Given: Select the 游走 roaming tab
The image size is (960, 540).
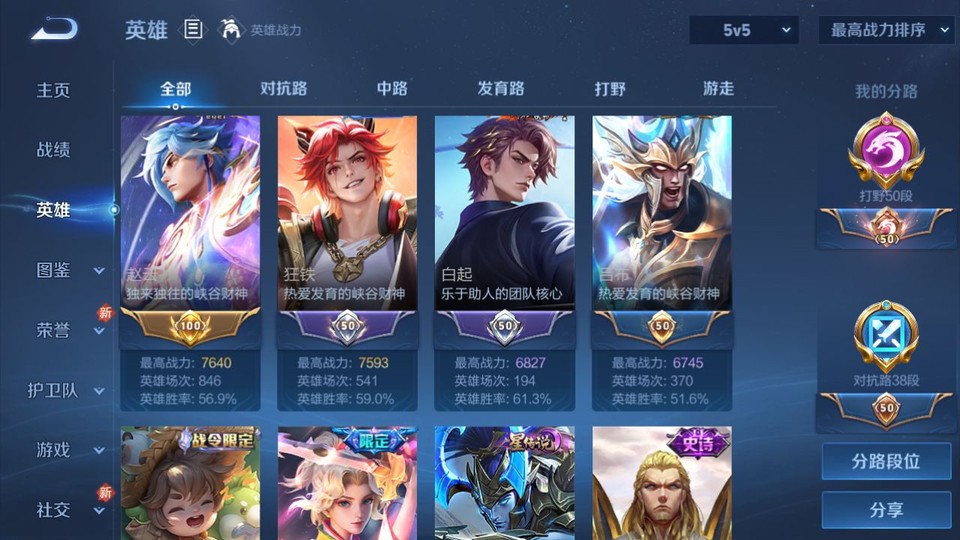Looking at the screenshot, I should click(718, 88).
